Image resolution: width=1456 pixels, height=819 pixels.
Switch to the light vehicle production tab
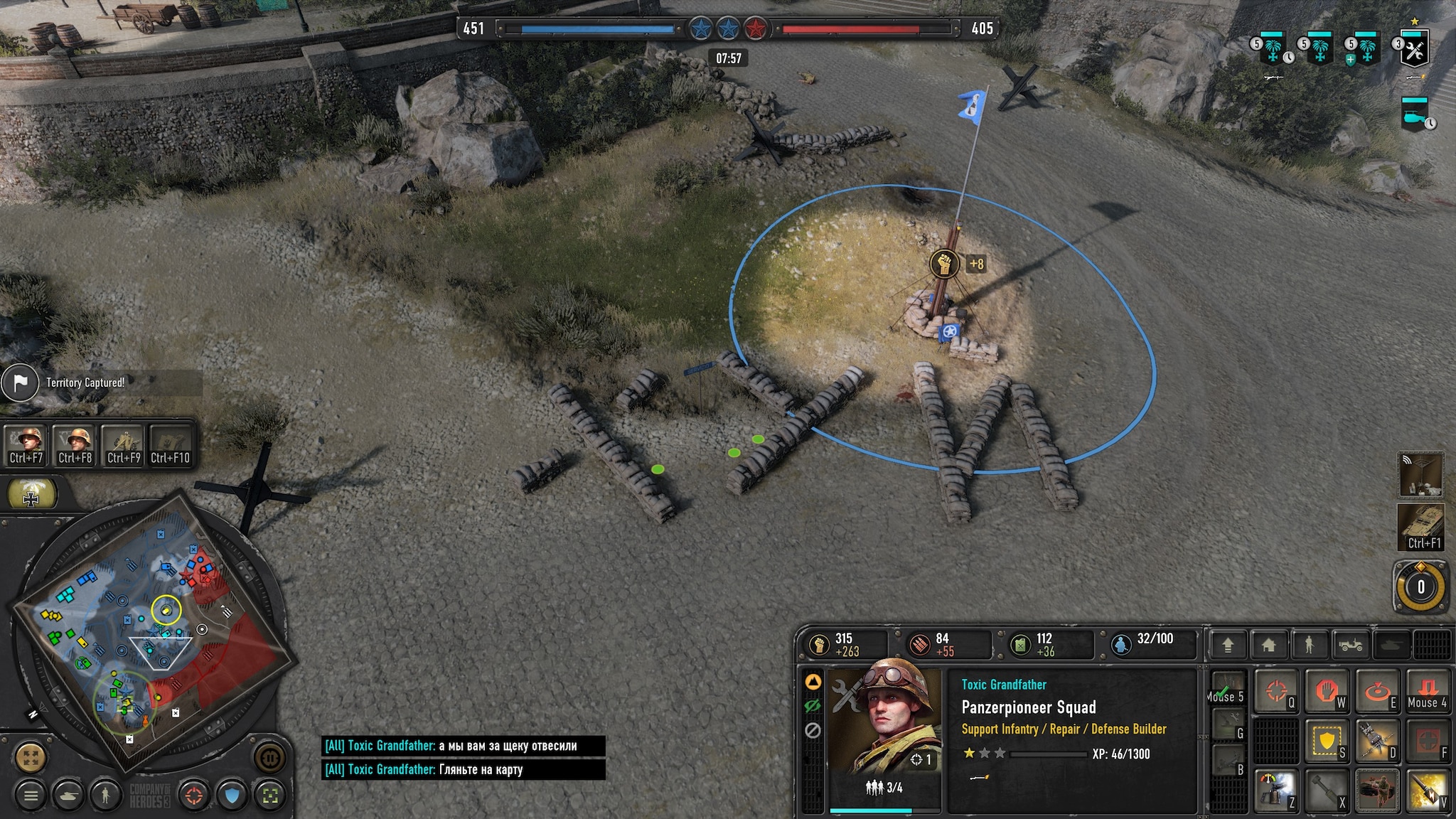(1350, 645)
